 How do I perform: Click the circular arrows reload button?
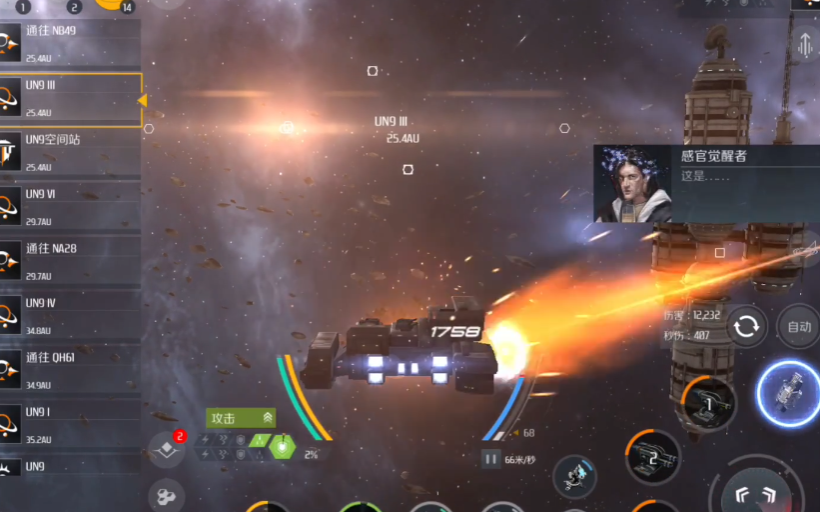pyautogui.click(x=746, y=326)
